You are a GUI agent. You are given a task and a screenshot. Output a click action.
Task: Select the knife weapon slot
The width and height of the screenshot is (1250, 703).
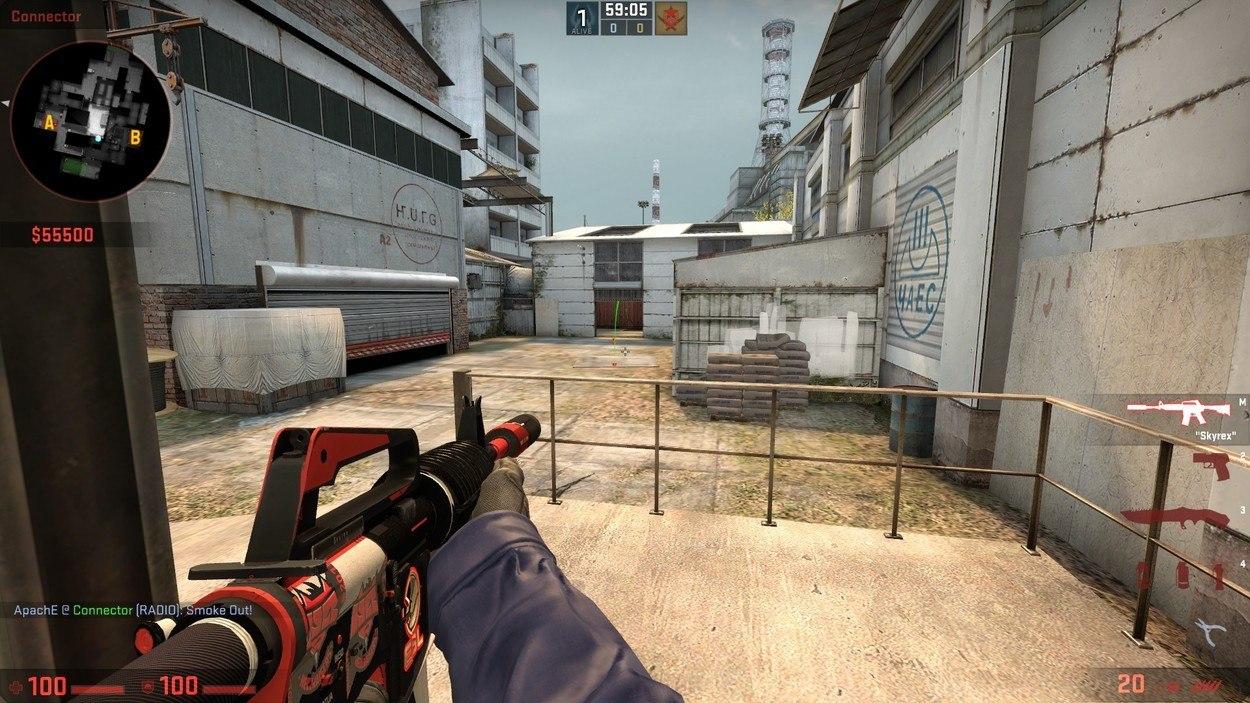(1177, 517)
